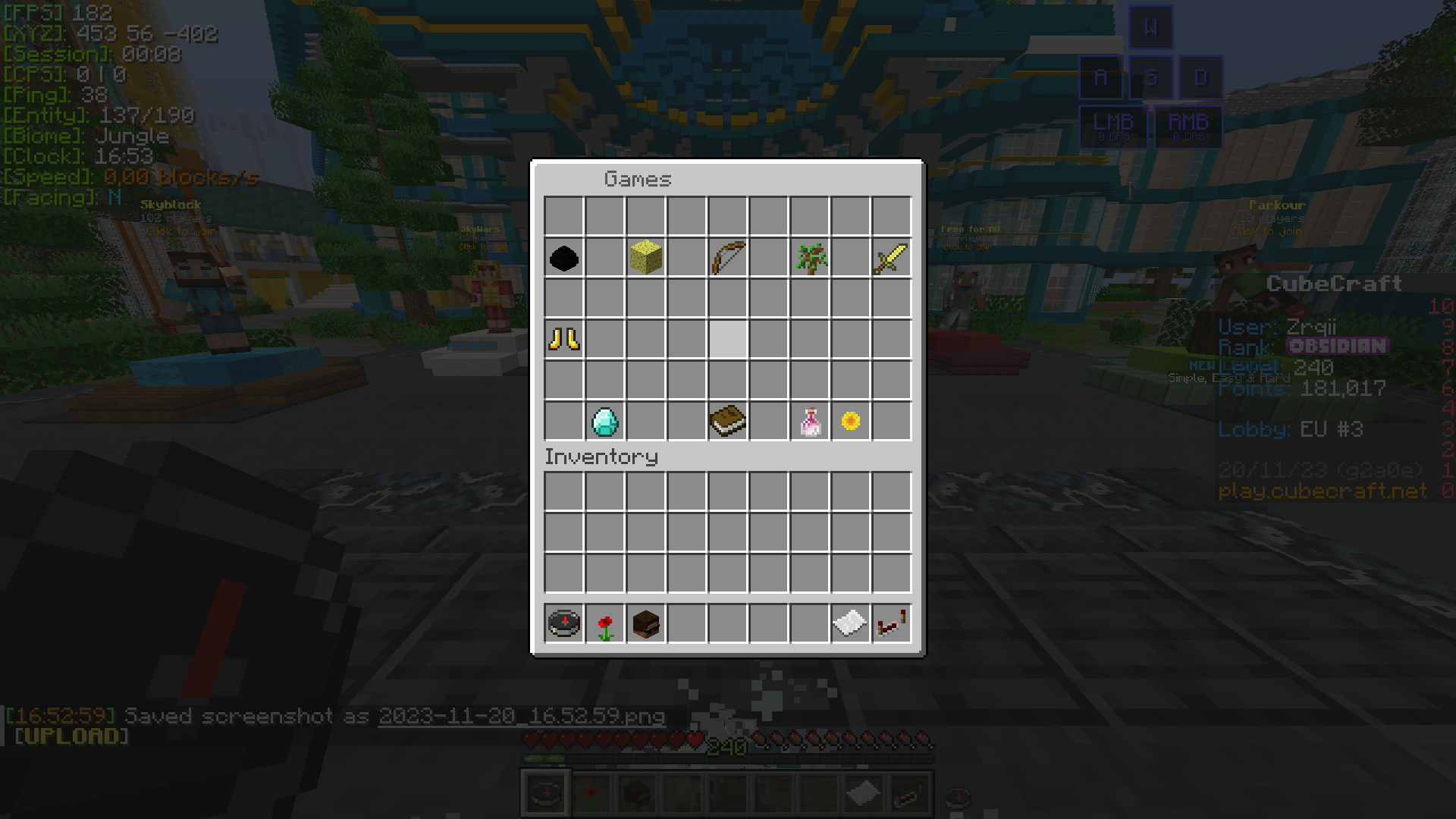Open the brown book item

click(x=728, y=422)
